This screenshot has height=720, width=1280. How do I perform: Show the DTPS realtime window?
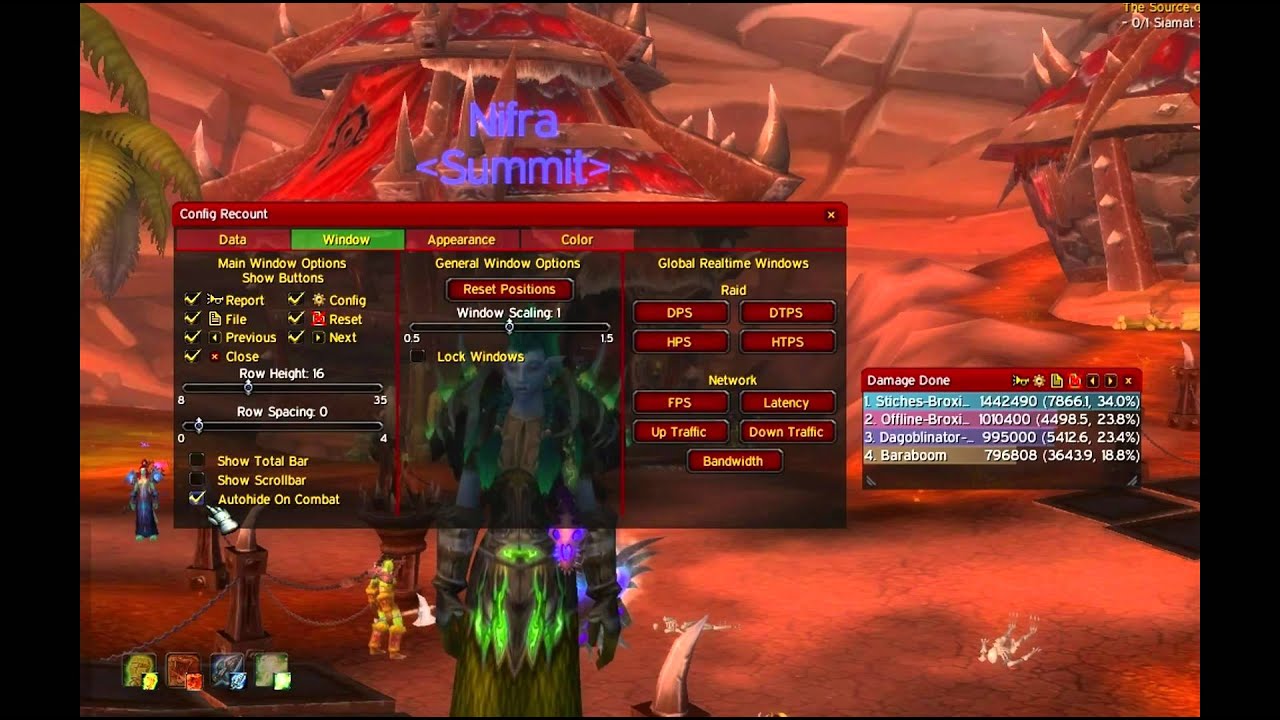pyautogui.click(x=786, y=313)
